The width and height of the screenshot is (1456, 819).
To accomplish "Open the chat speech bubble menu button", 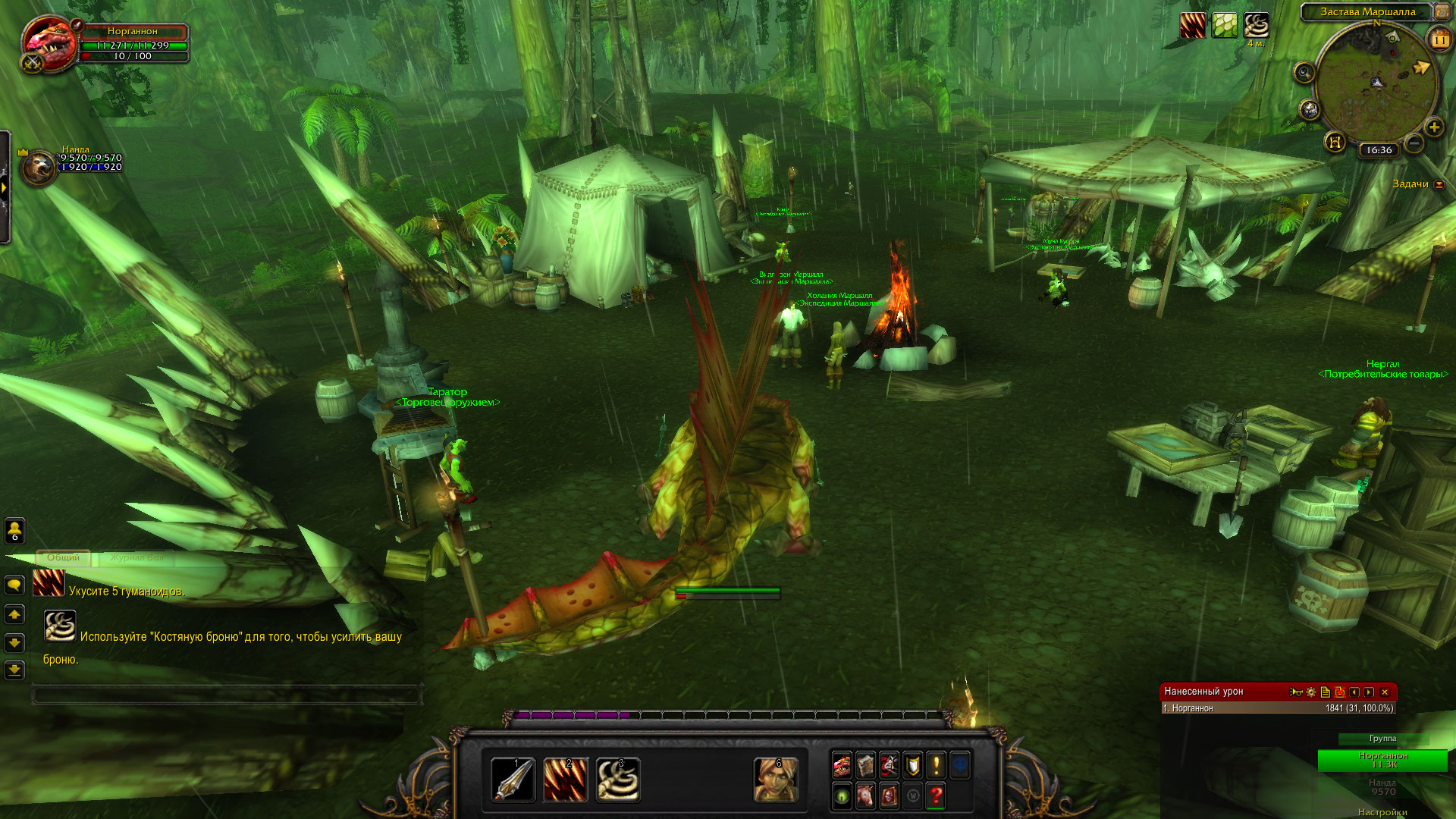I will tap(14, 585).
